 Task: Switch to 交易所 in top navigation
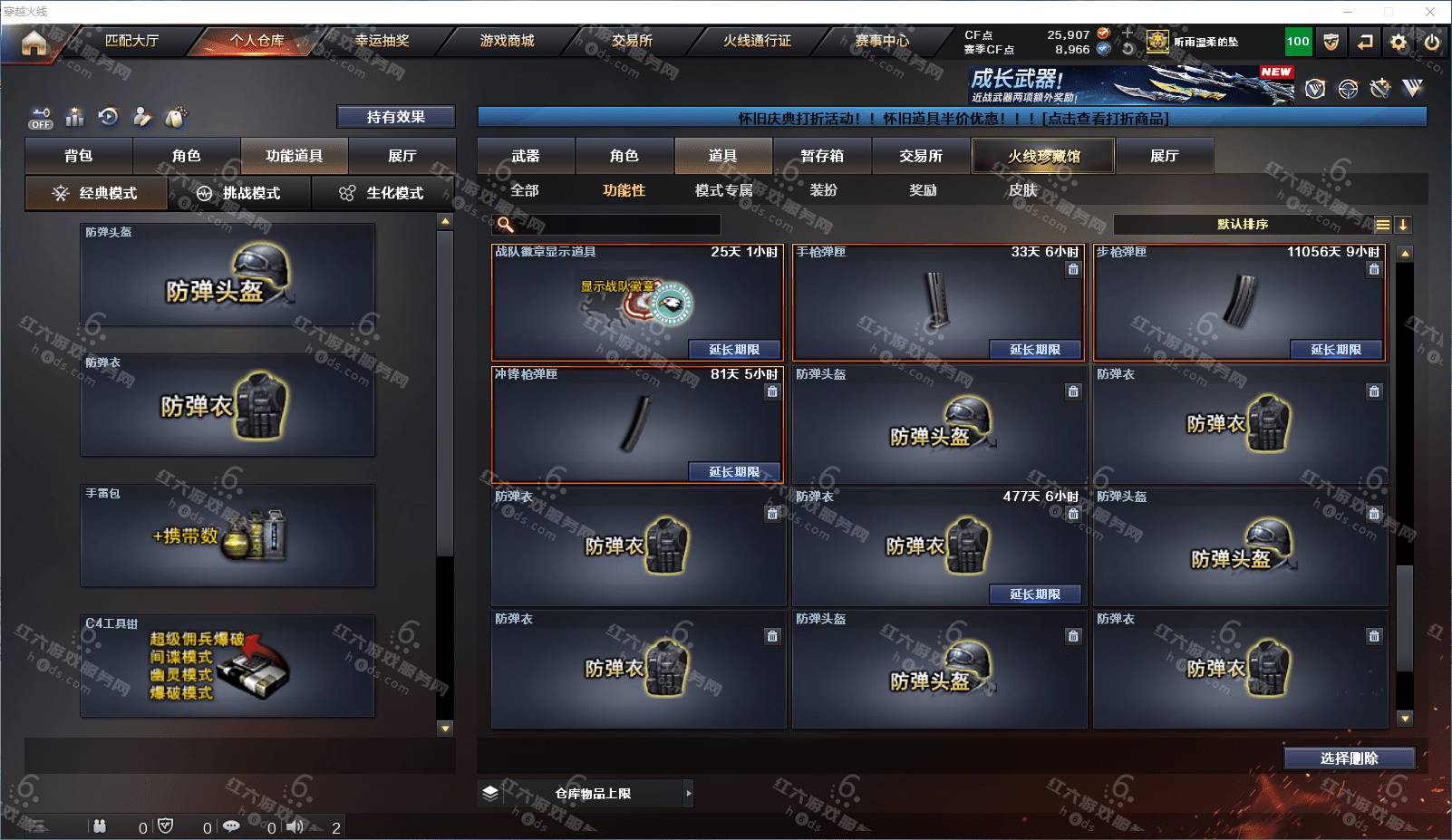[x=632, y=41]
